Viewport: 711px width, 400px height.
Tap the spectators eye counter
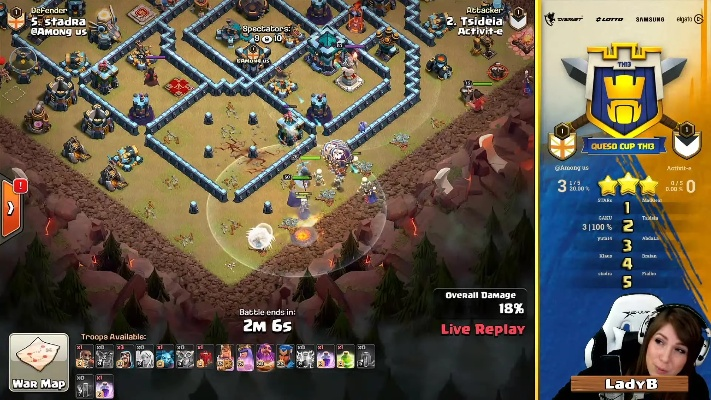(x=266, y=40)
